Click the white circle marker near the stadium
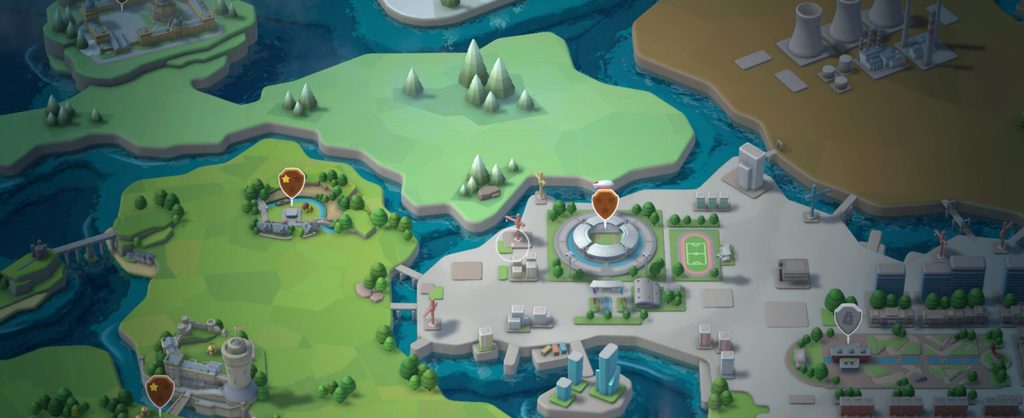The height and width of the screenshot is (418, 1024). coord(516,243)
